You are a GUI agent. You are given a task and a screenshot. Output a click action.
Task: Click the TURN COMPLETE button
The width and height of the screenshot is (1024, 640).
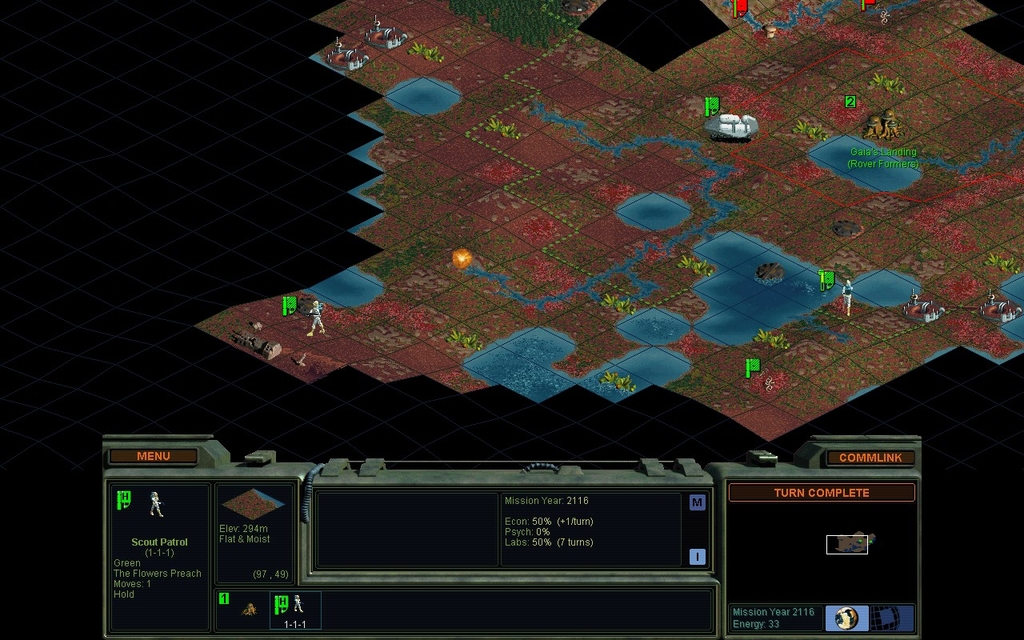(821, 493)
